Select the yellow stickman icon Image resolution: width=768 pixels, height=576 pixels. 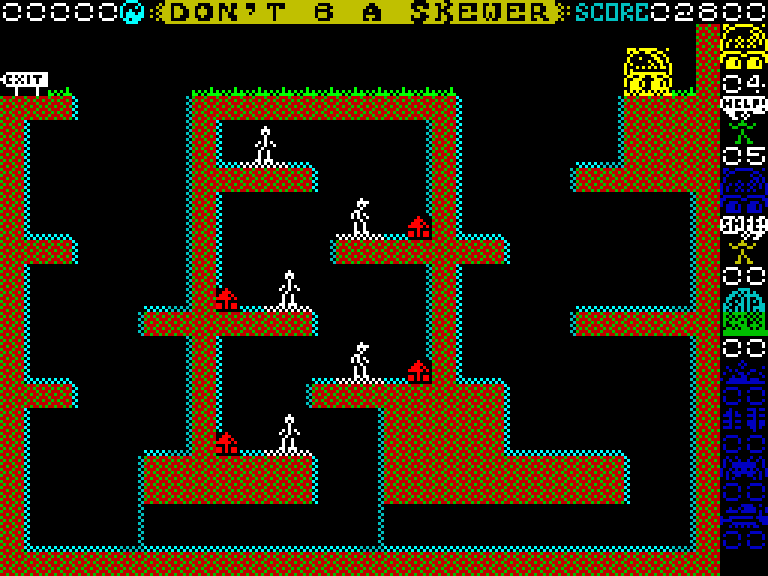coord(744,240)
